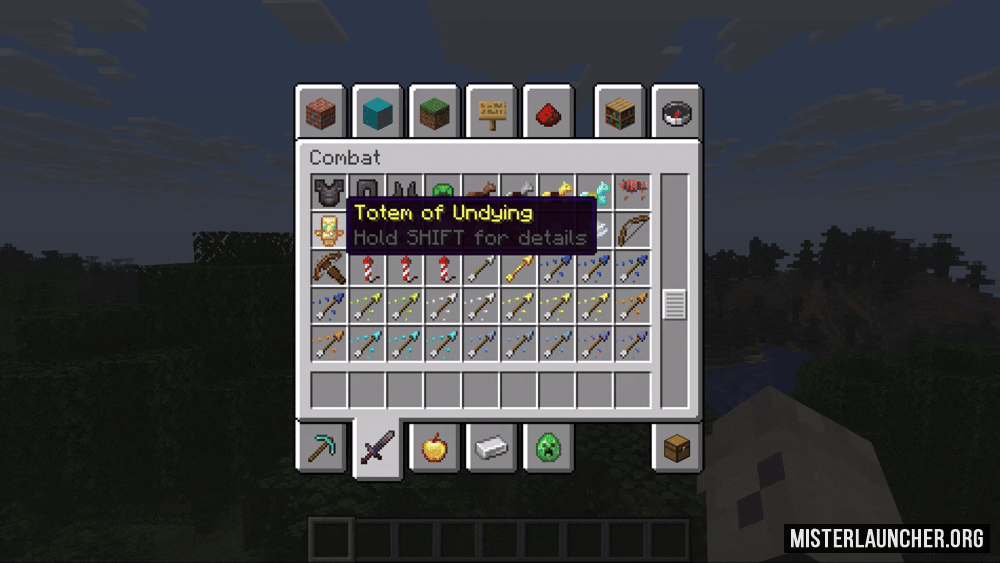
Task: Switch to the diamond pickaxe tools tab
Action: 321,447
